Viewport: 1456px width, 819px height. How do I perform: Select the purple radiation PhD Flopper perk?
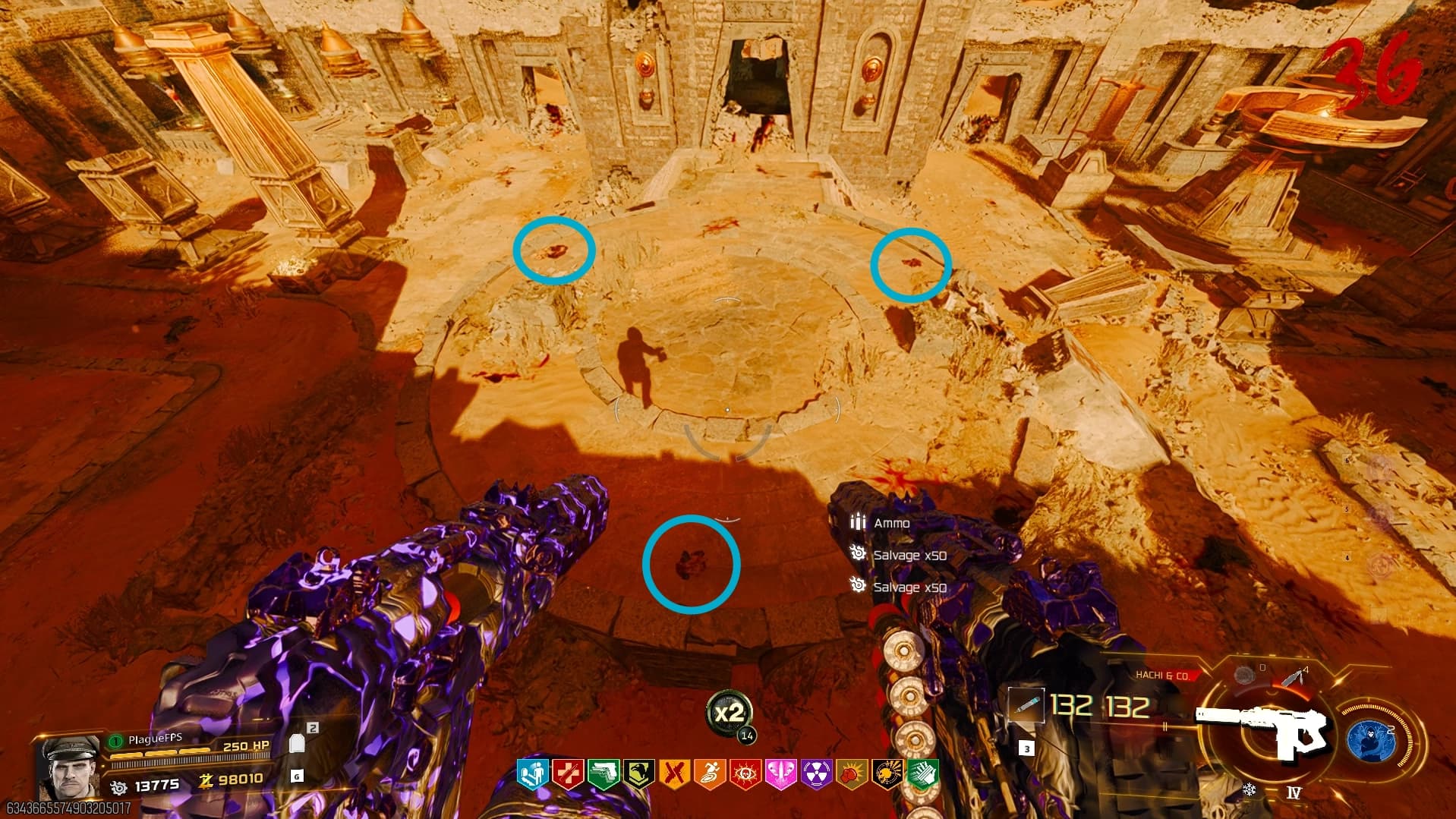(x=816, y=774)
